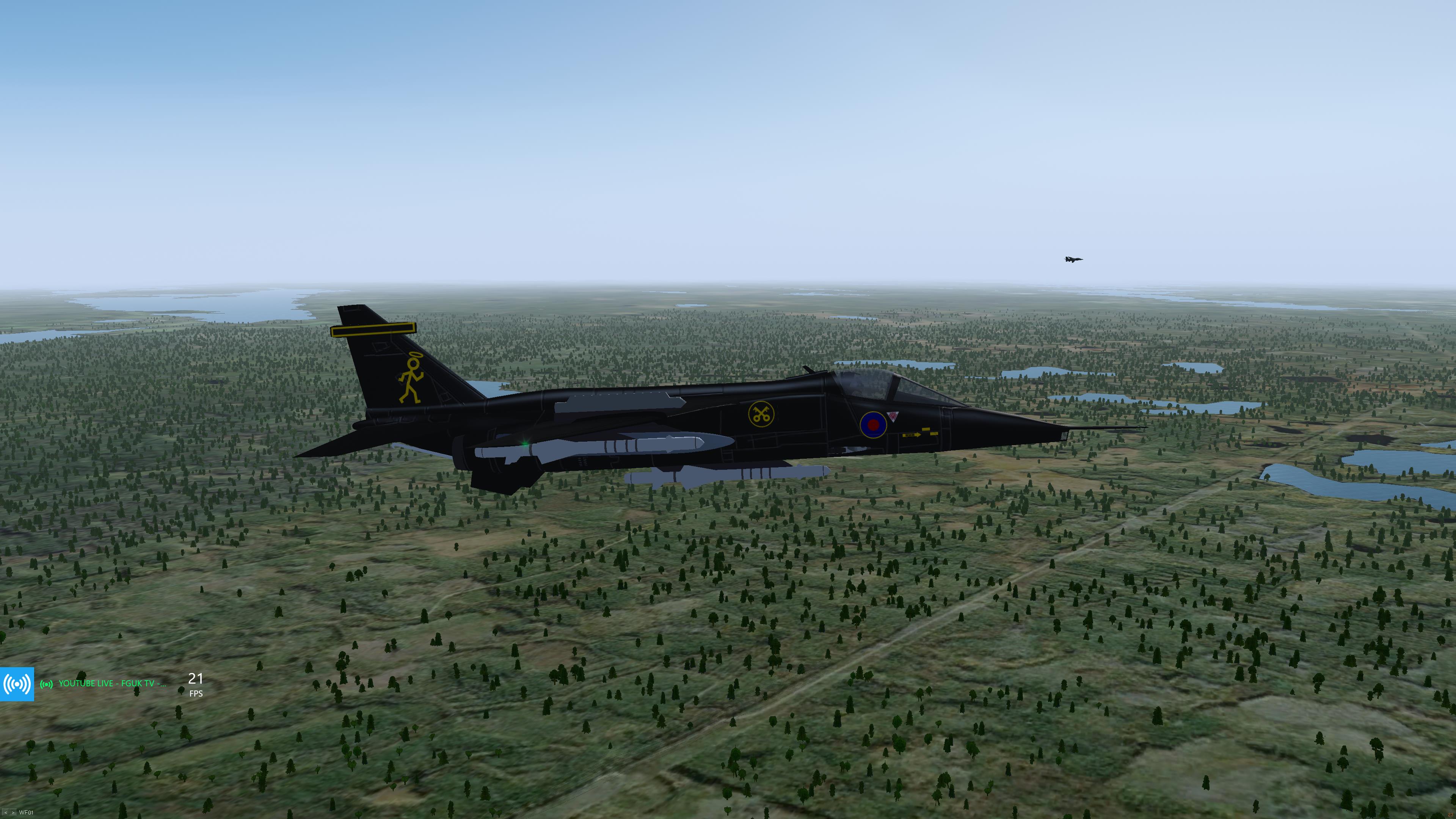Open the blue broadcast overlay icon
Image resolution: width=1456 pixels, height=819 pixels.
[x=17, y=684]
